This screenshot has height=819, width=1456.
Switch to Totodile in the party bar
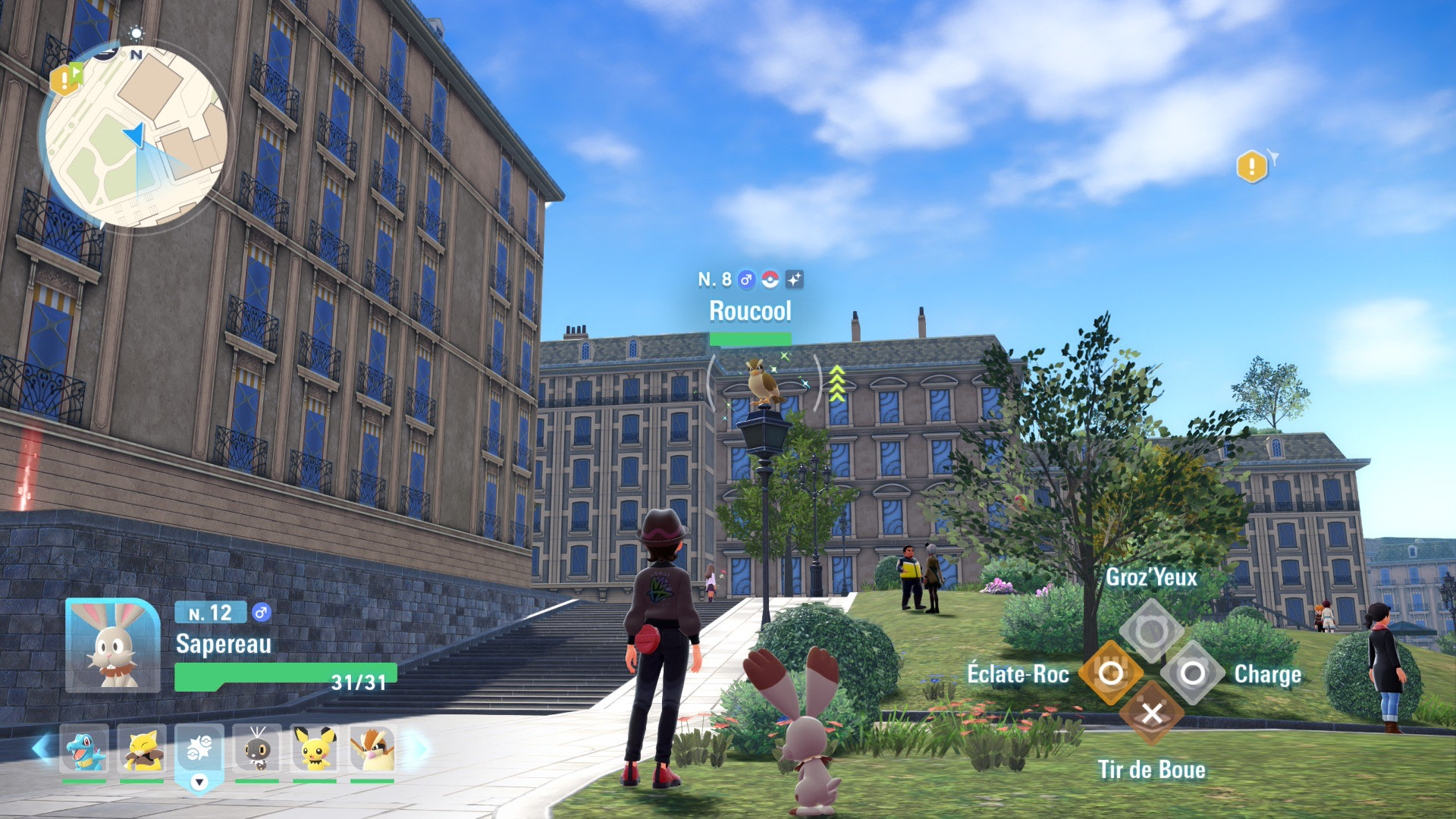point(84,748)
